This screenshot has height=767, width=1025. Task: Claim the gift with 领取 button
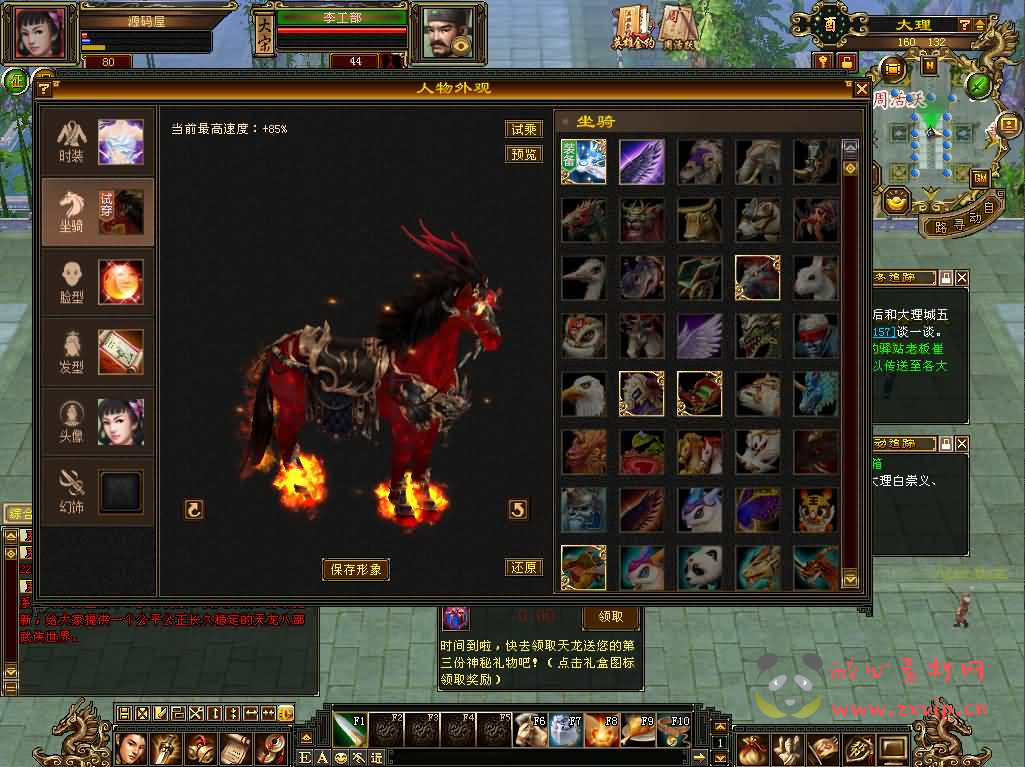[x=610, y=617]
